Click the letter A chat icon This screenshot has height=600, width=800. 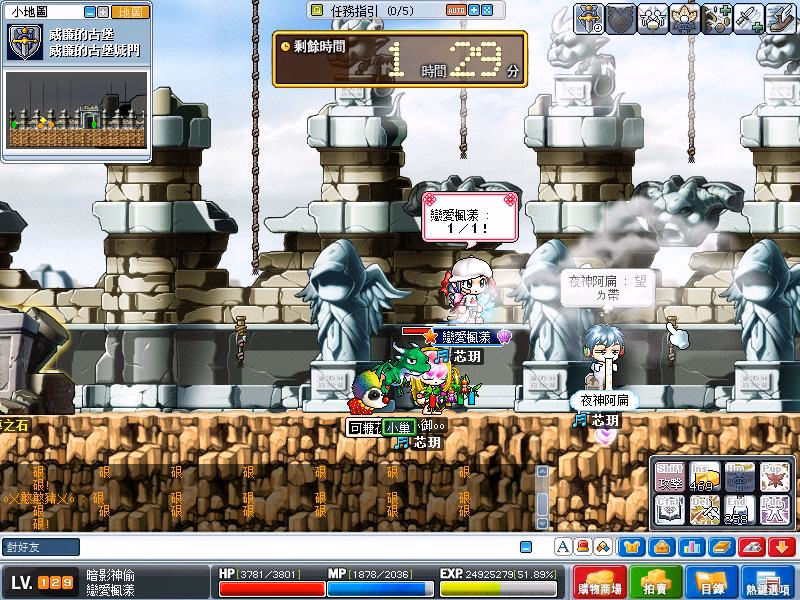562,546
